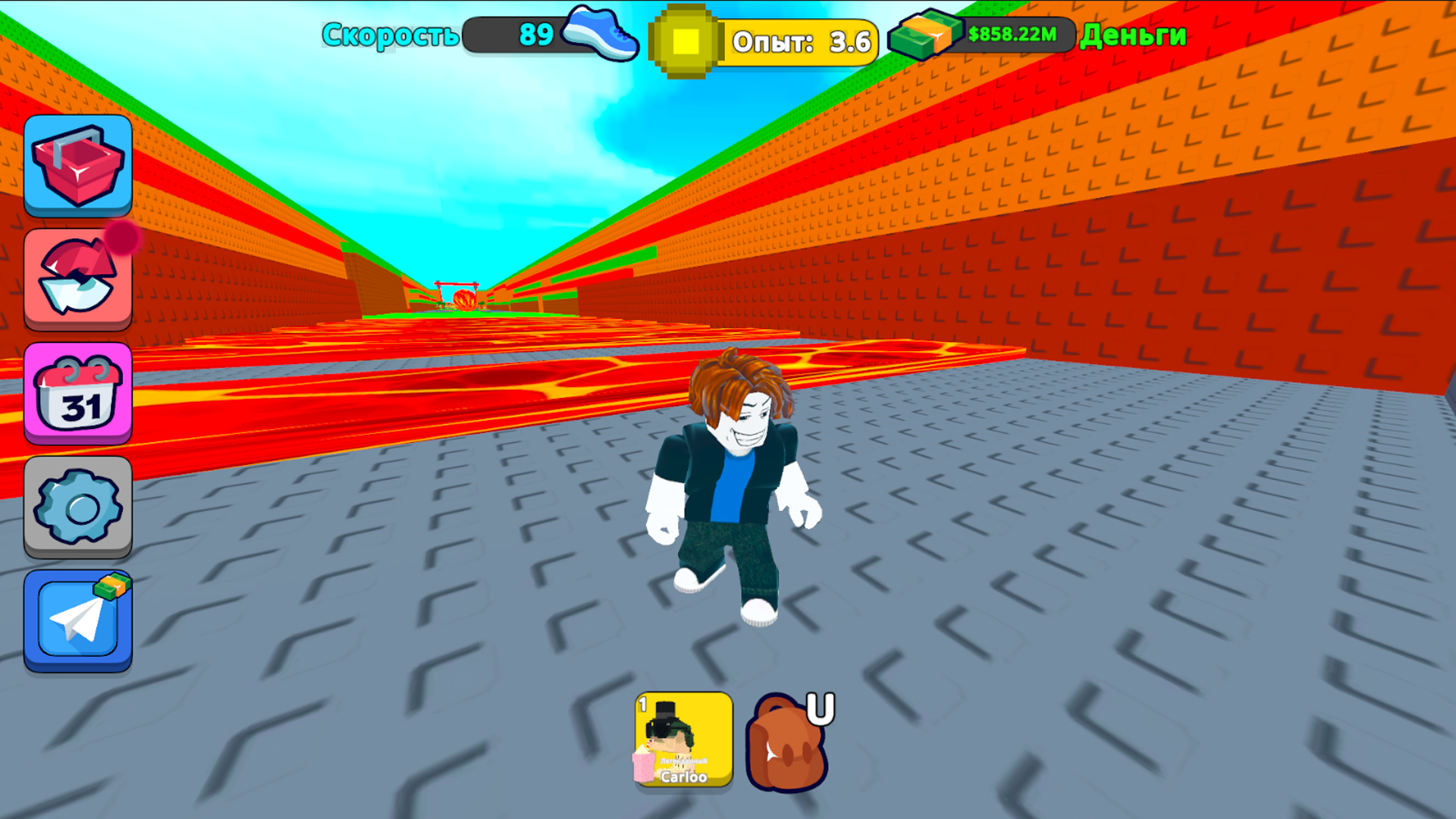Screen dimensions: 1456x819
Task: Click the $858.22M money counter
Action: coord(1012,34)
